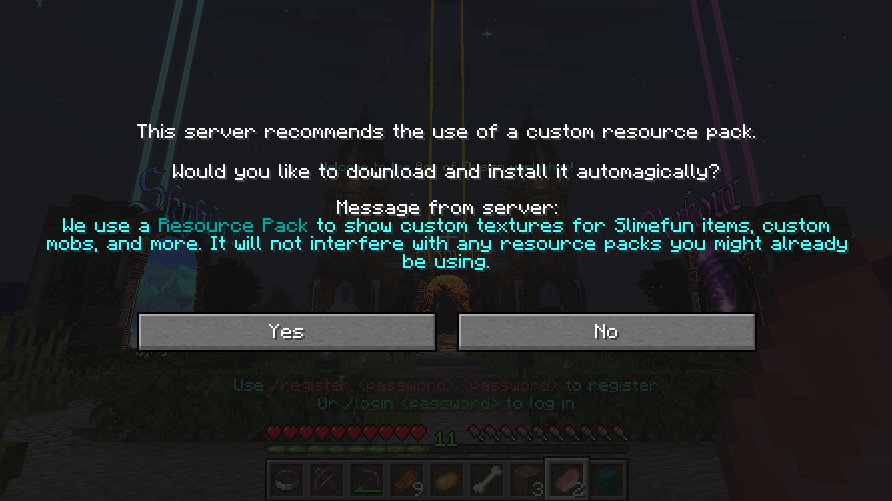The height and width of the screenshot is (501, 892).
Task: Pick the dirt block stack of three
Action: pyautogui.click(x=526, y=479)
